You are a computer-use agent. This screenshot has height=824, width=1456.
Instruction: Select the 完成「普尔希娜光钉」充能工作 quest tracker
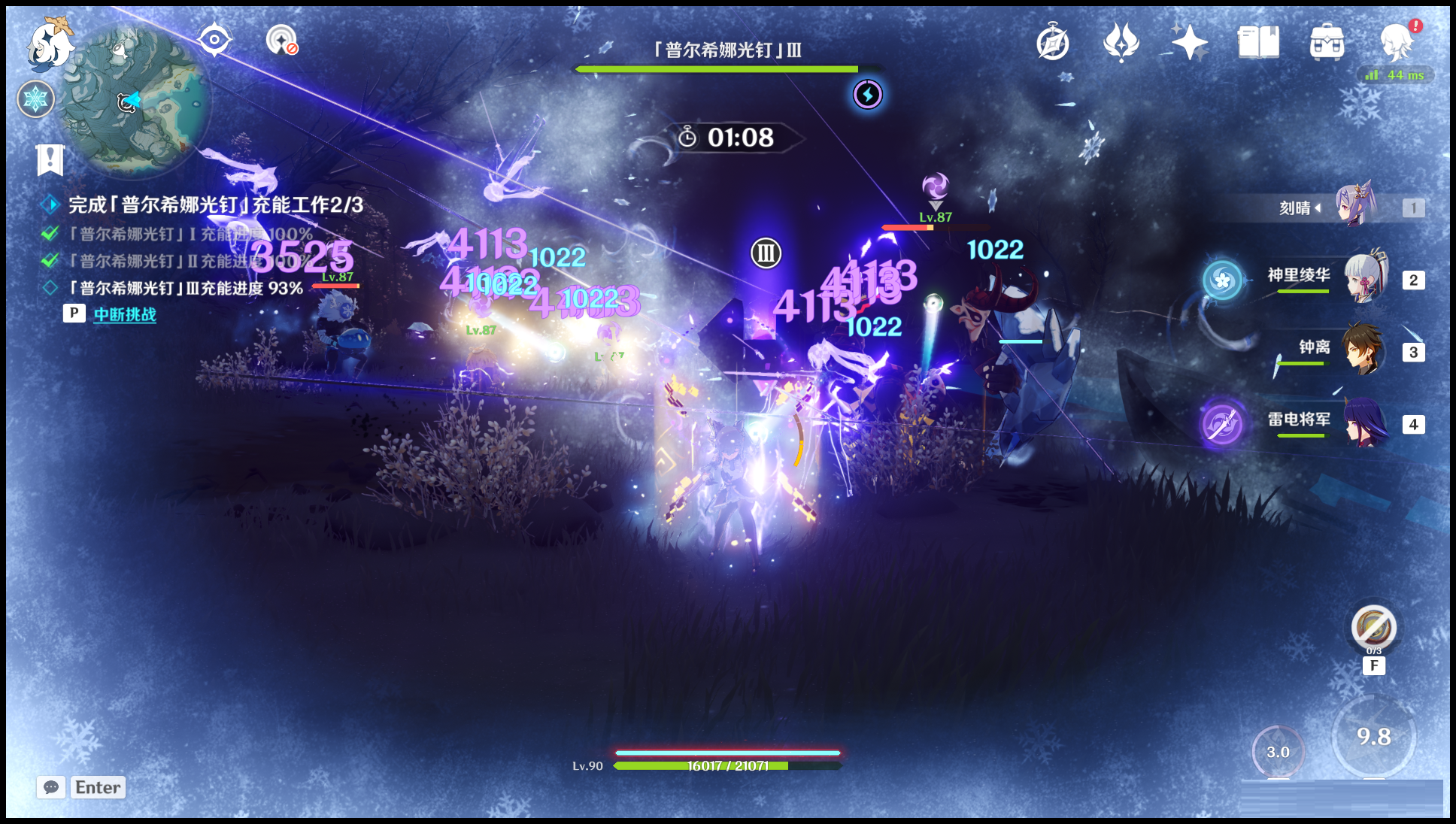(x=215, y=204)
